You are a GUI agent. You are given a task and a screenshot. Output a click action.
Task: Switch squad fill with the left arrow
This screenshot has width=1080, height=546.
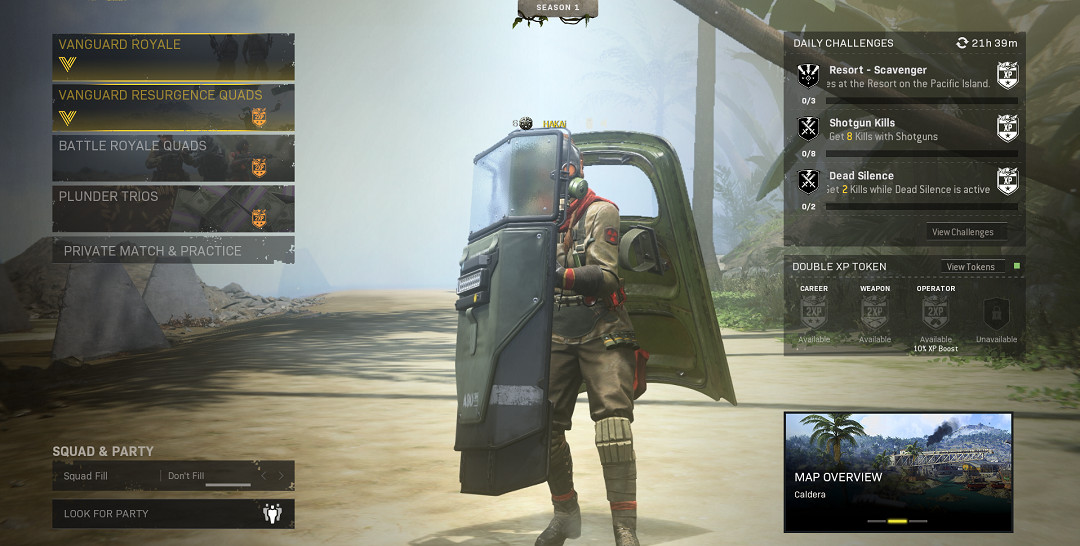pyautogui.click(x=264, y=476)
